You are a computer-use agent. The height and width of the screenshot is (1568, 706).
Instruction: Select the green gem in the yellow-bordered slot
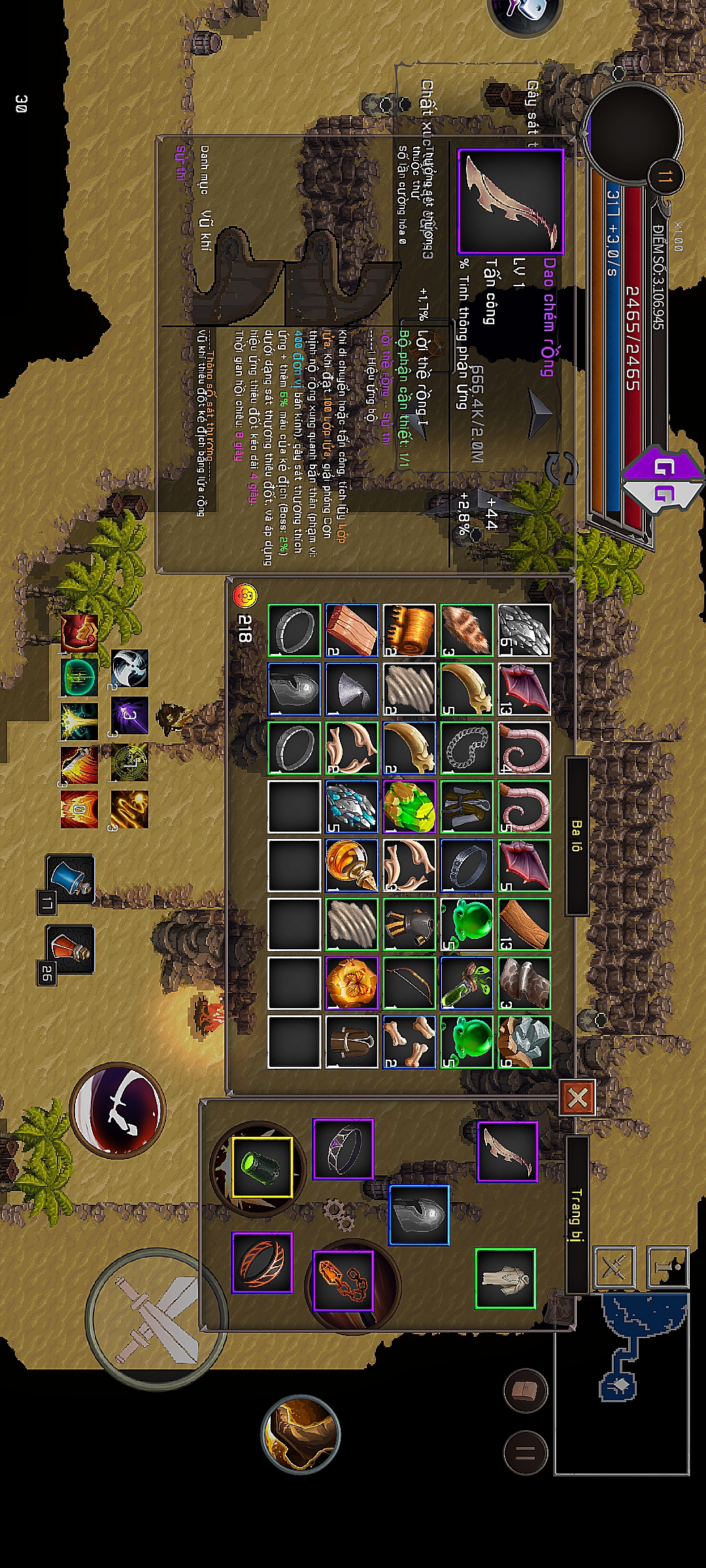(x=261, y=1167)
